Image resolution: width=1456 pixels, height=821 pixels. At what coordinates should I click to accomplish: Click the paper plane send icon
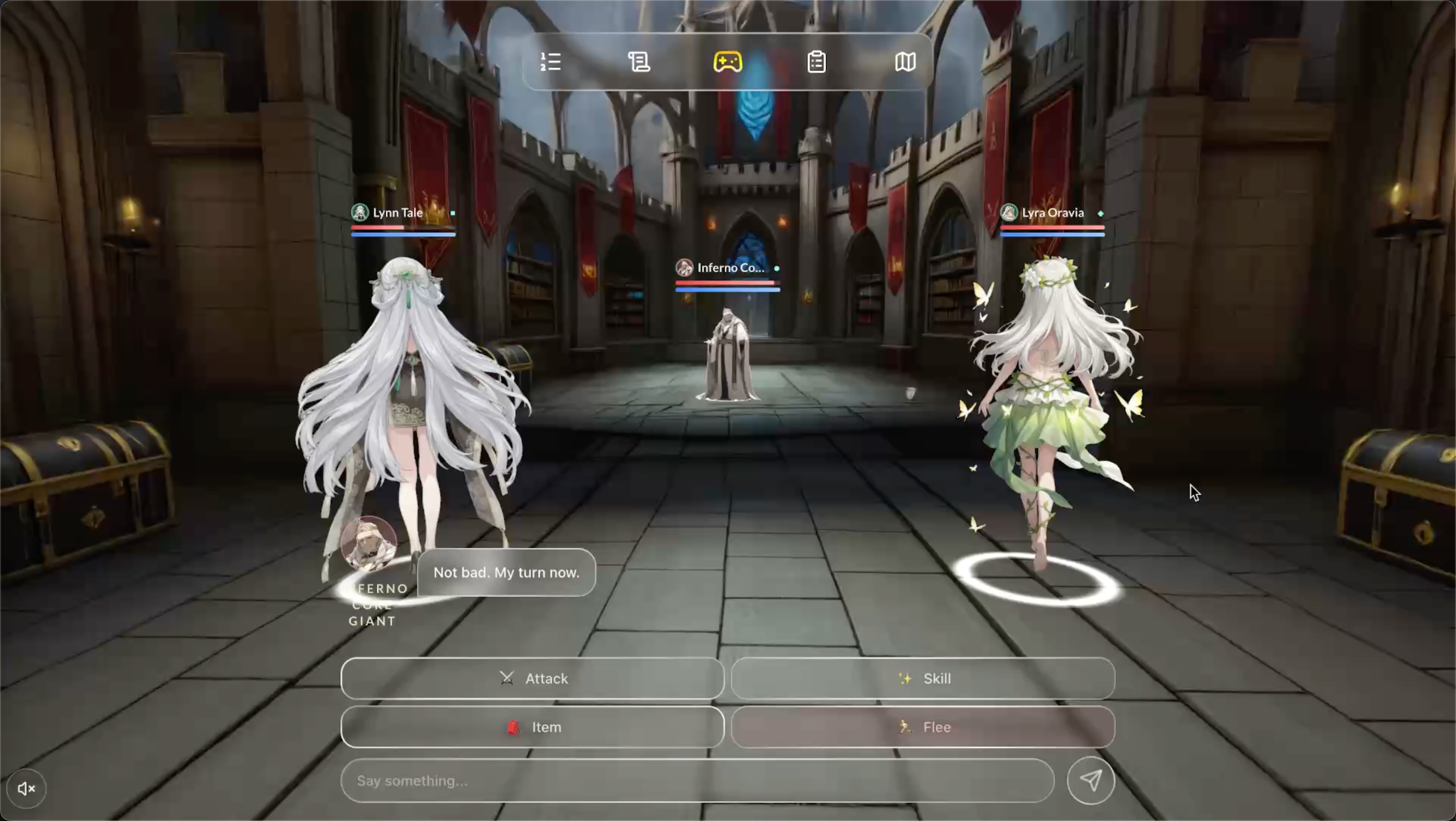point(1091,780)
